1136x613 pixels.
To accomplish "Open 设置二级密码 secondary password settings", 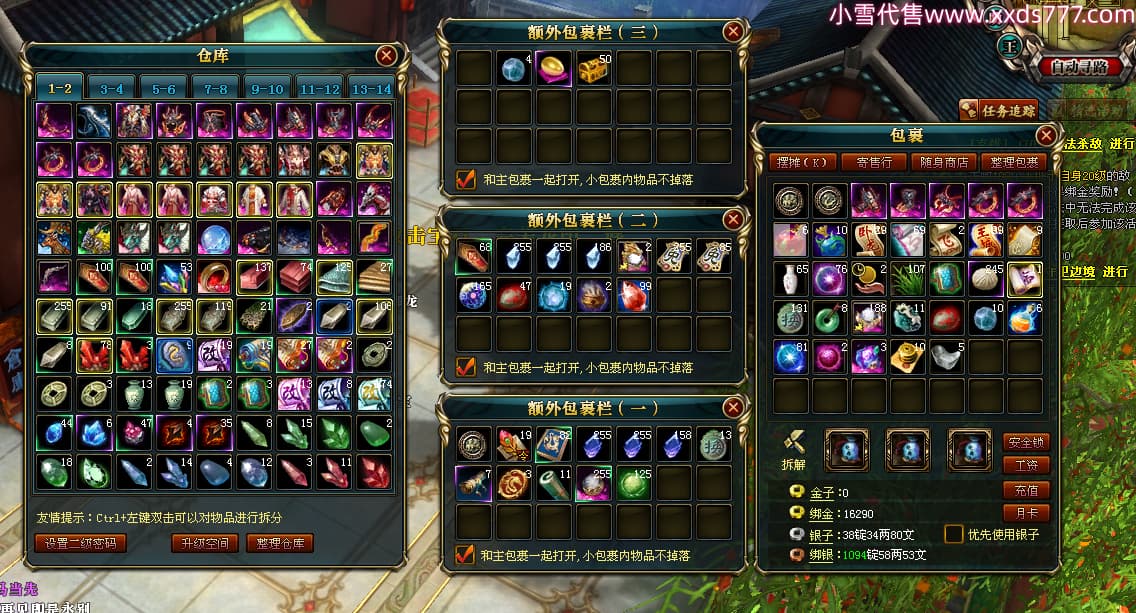I will tap(81, 543).
